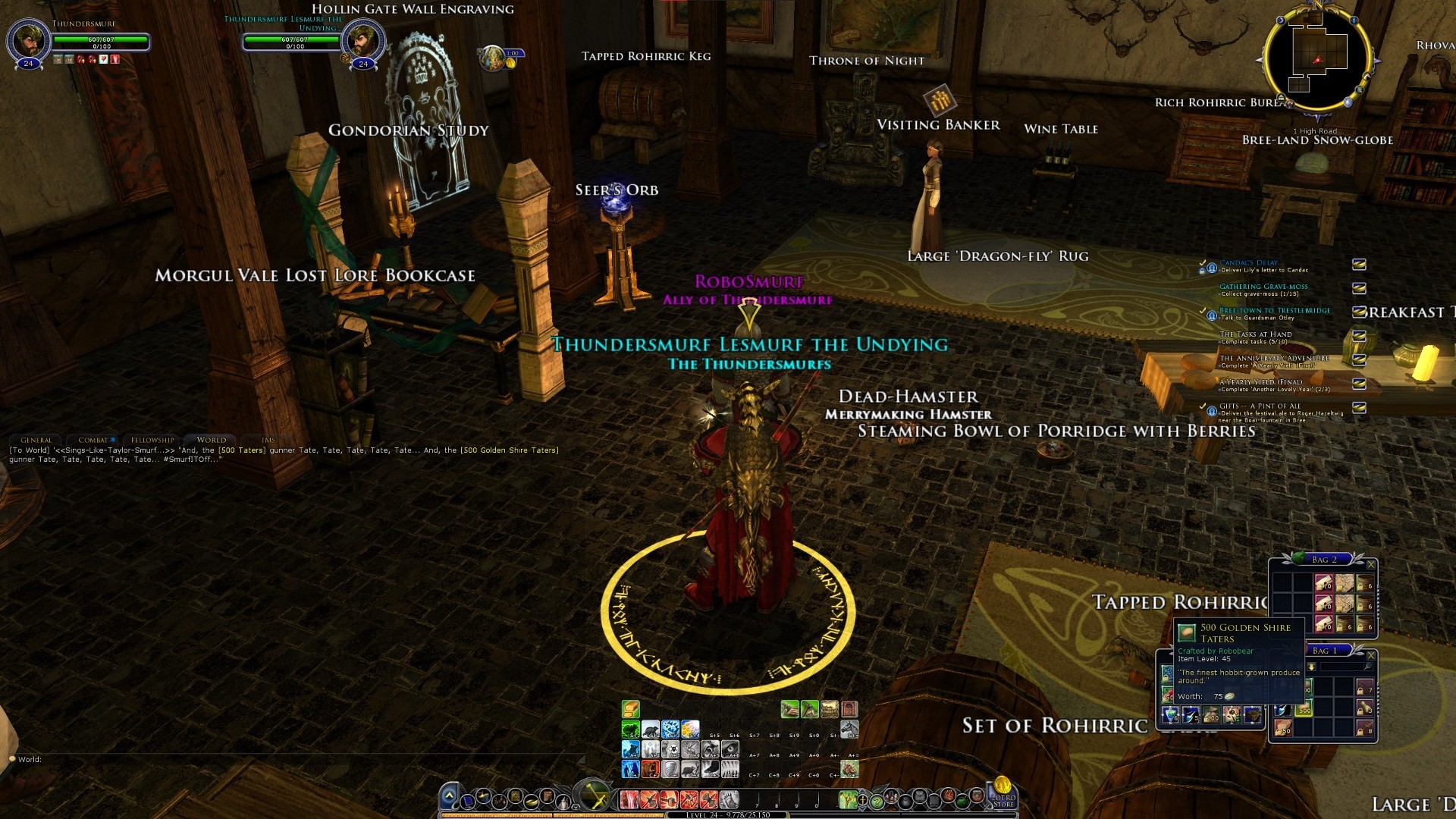
Task: Click the ring icon beside Candac's Delay
Action: coord(1359,265)
